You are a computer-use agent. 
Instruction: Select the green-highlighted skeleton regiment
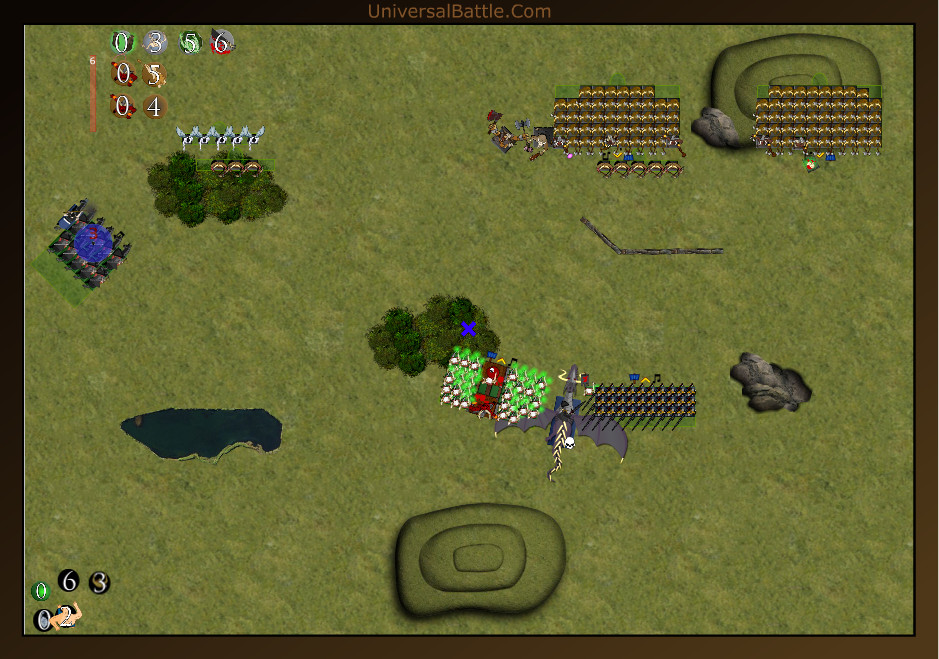click(x=497, y=386)
